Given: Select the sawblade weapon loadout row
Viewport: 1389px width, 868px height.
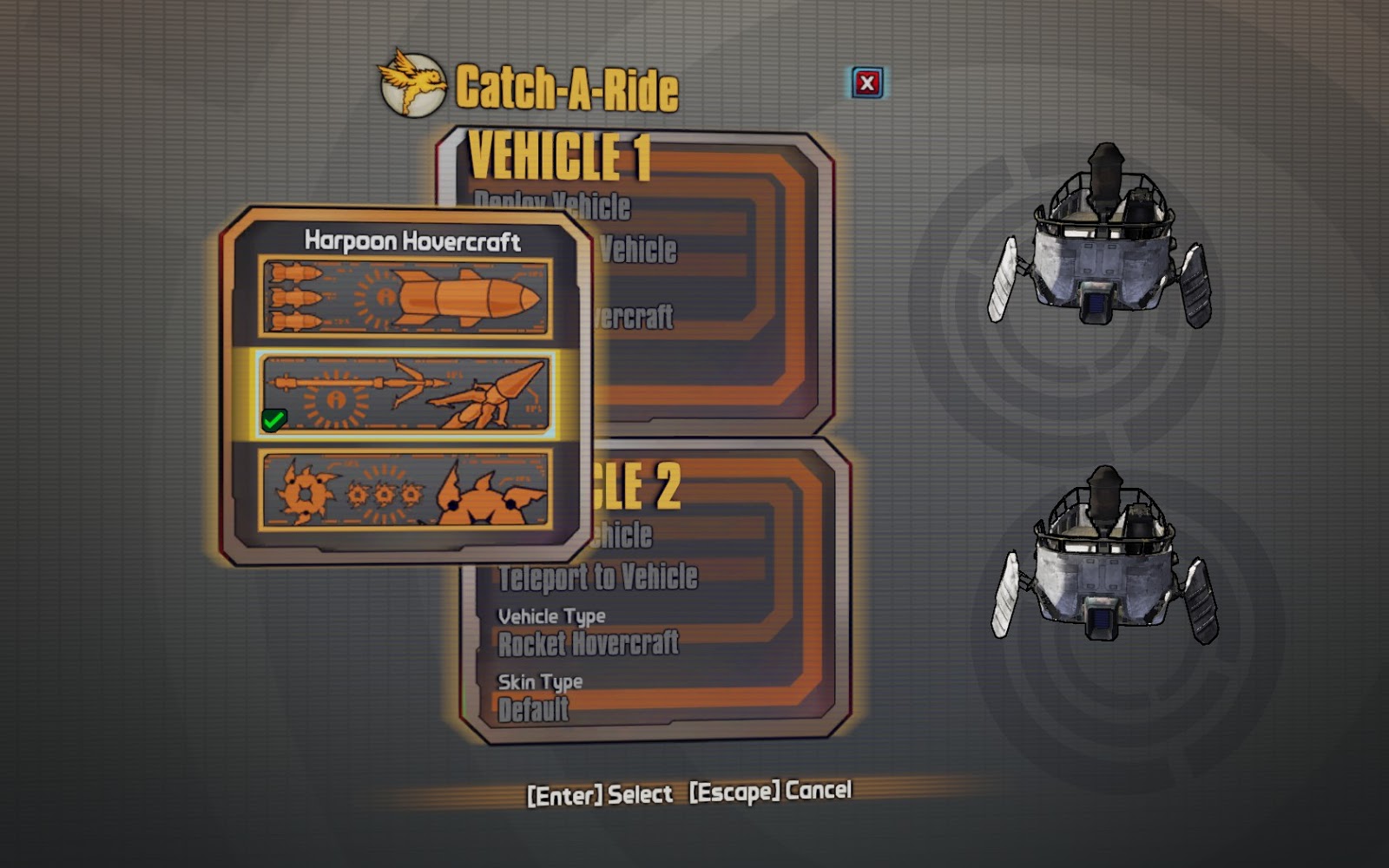Looking at the screenshot, I should click(408, 495).
